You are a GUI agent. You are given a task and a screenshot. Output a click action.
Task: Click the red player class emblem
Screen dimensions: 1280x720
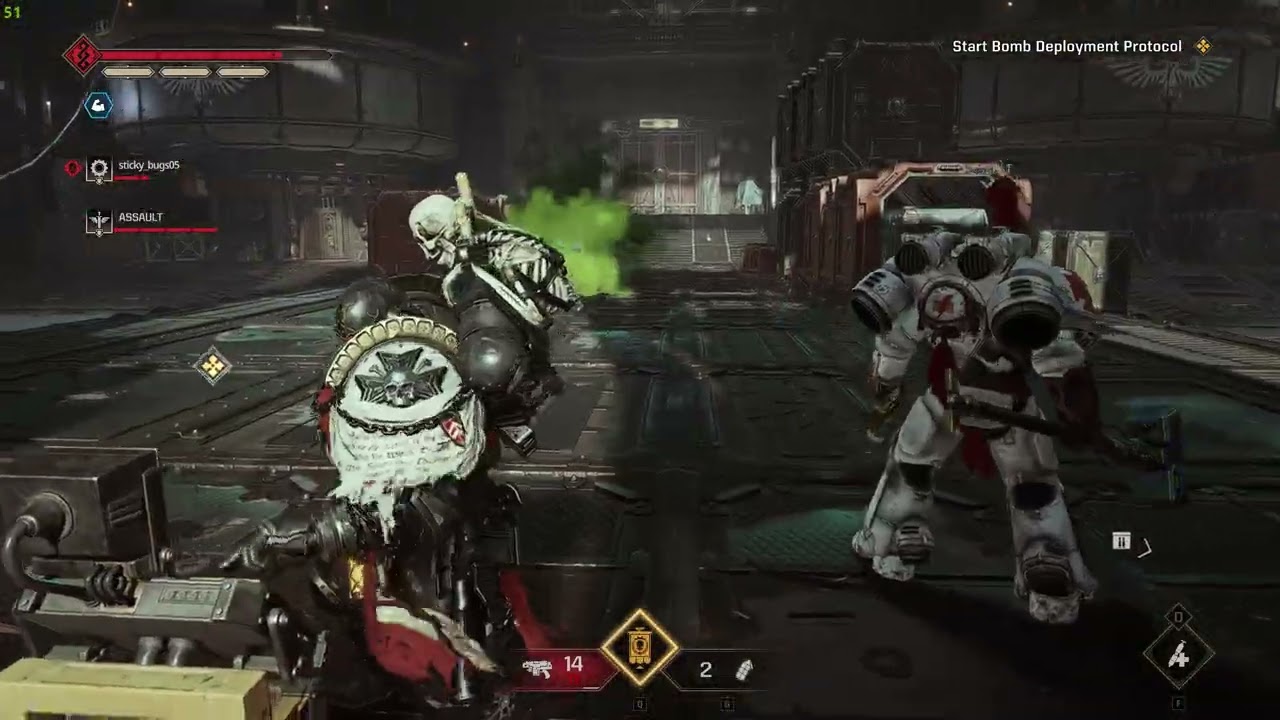[x=80, y=55]
